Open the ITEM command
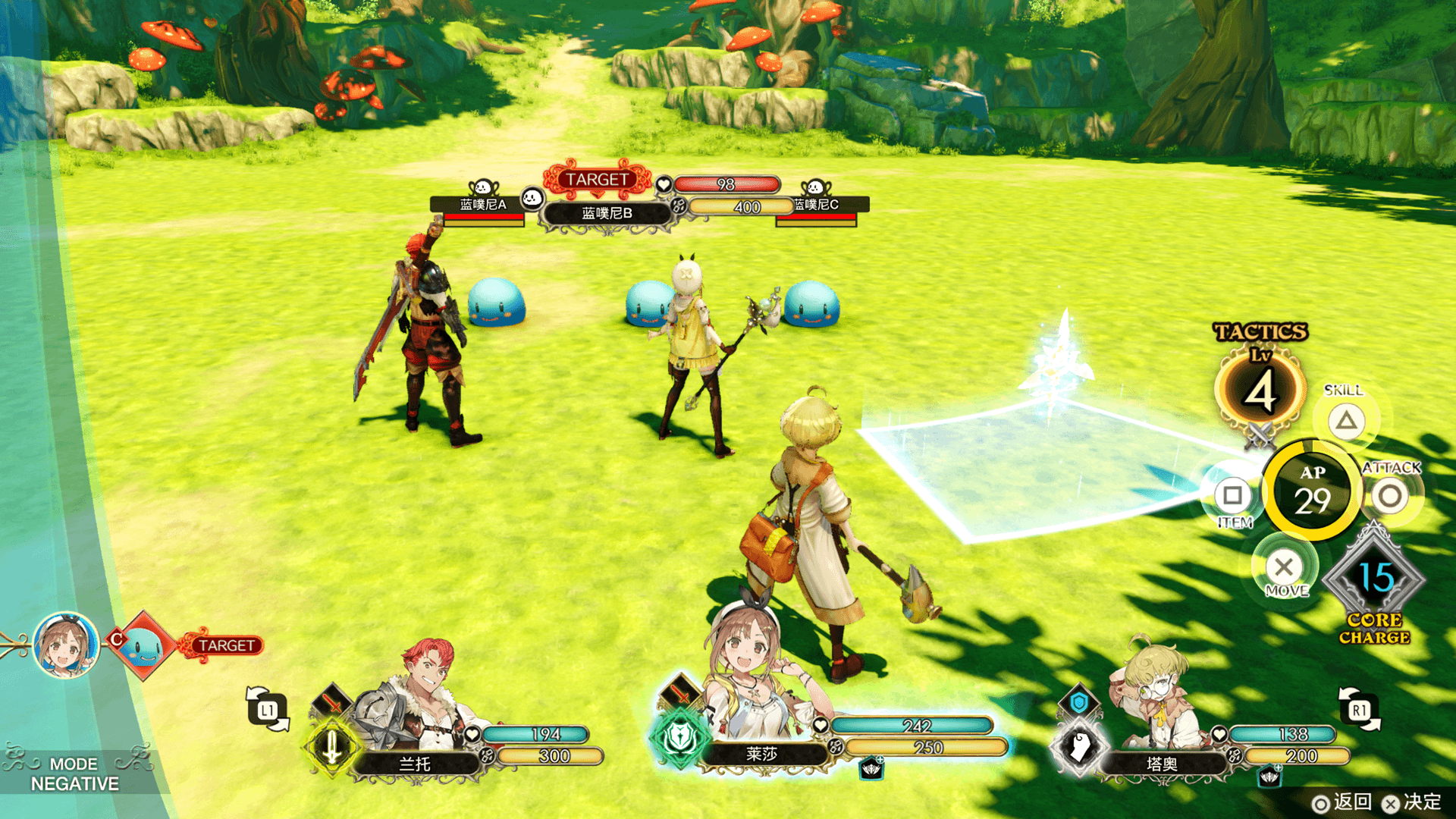1456x819 pixels. (1232, 496)
